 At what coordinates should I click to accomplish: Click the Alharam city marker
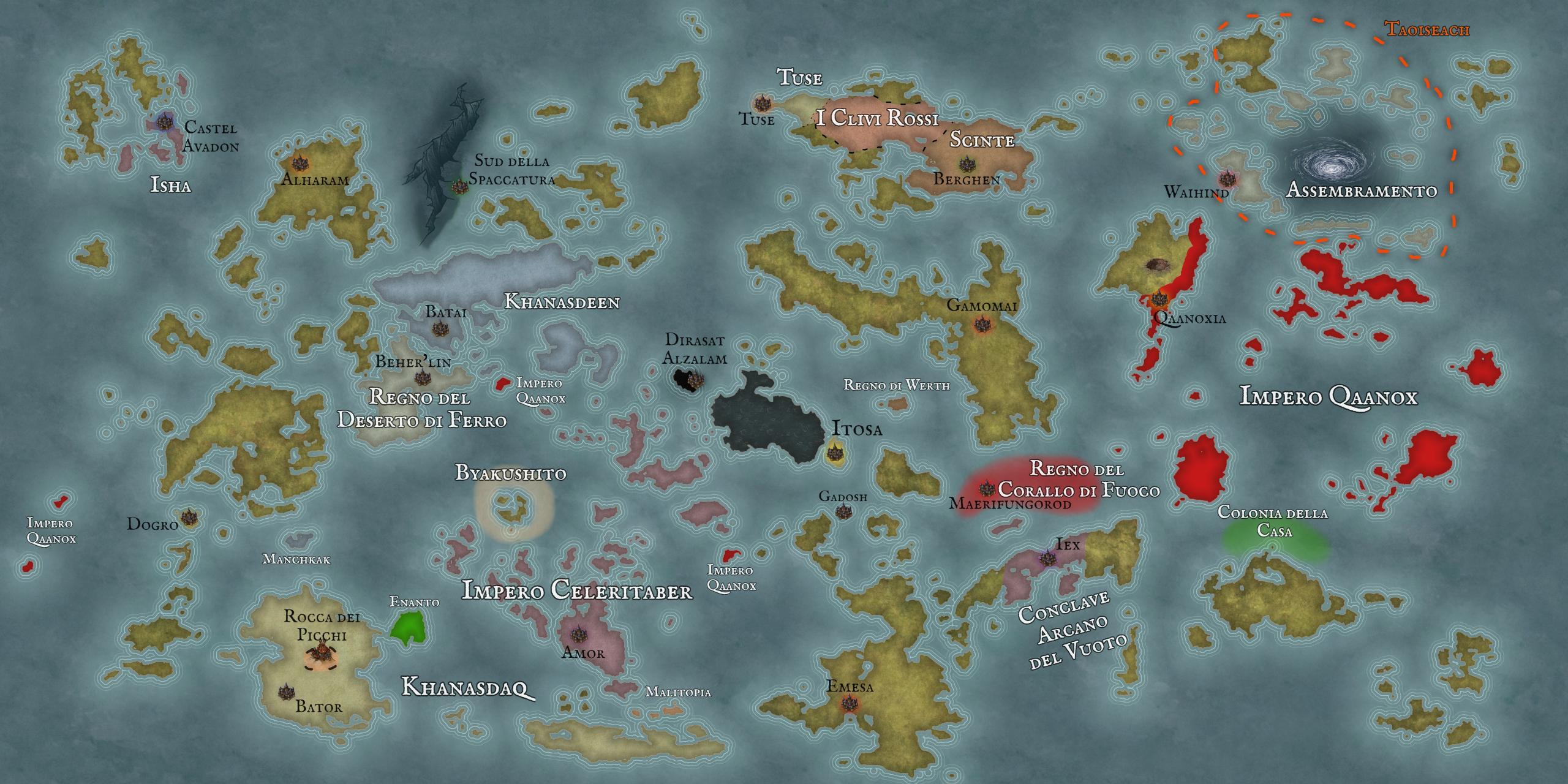[300, 163]
